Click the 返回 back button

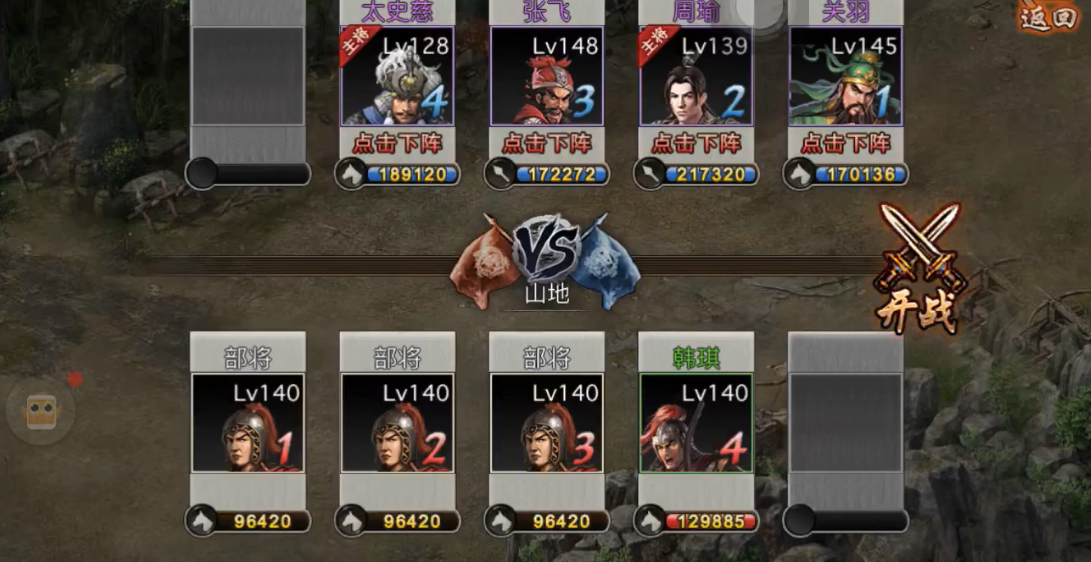coord(1047,18)
